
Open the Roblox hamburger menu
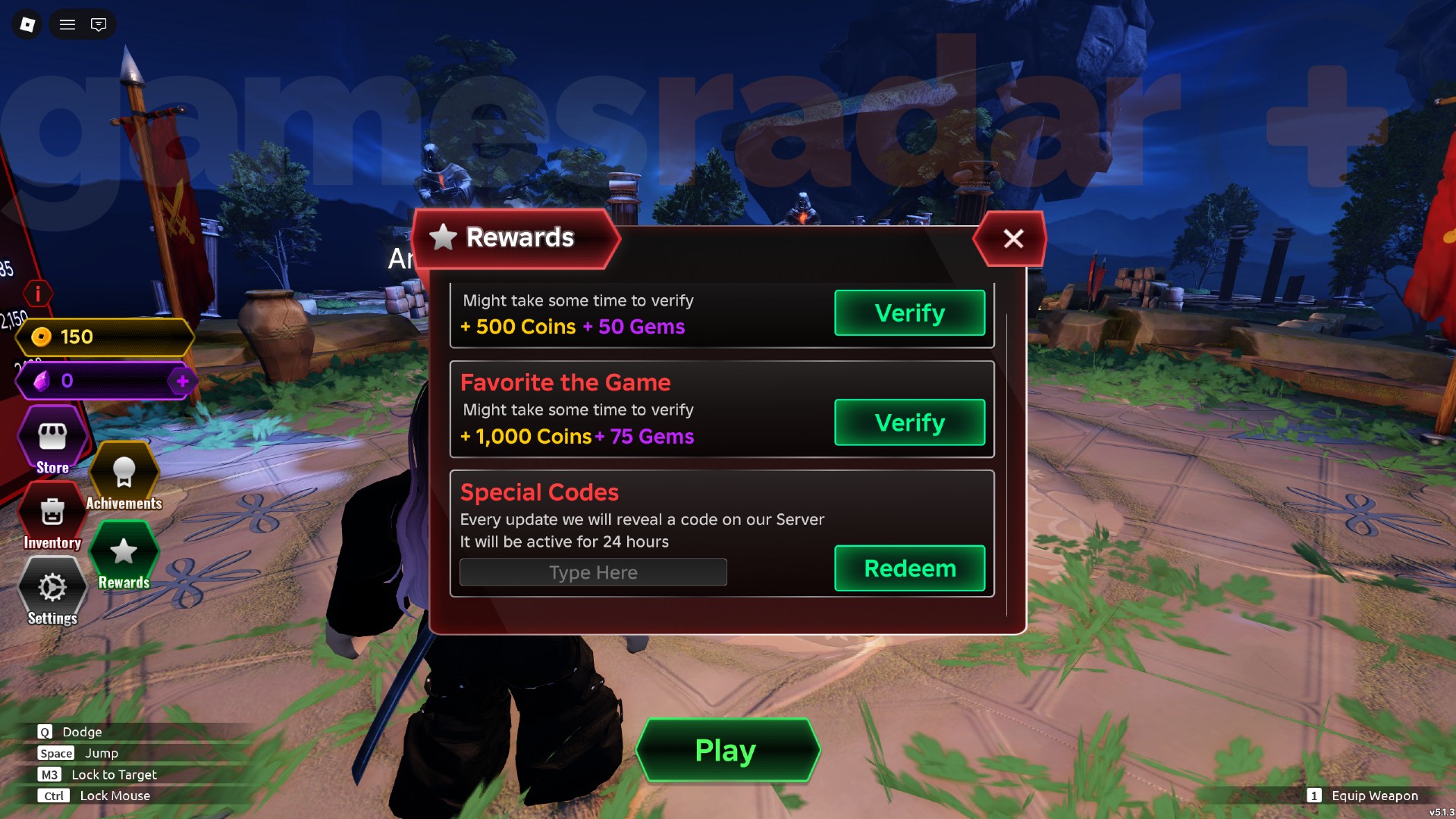67,24
